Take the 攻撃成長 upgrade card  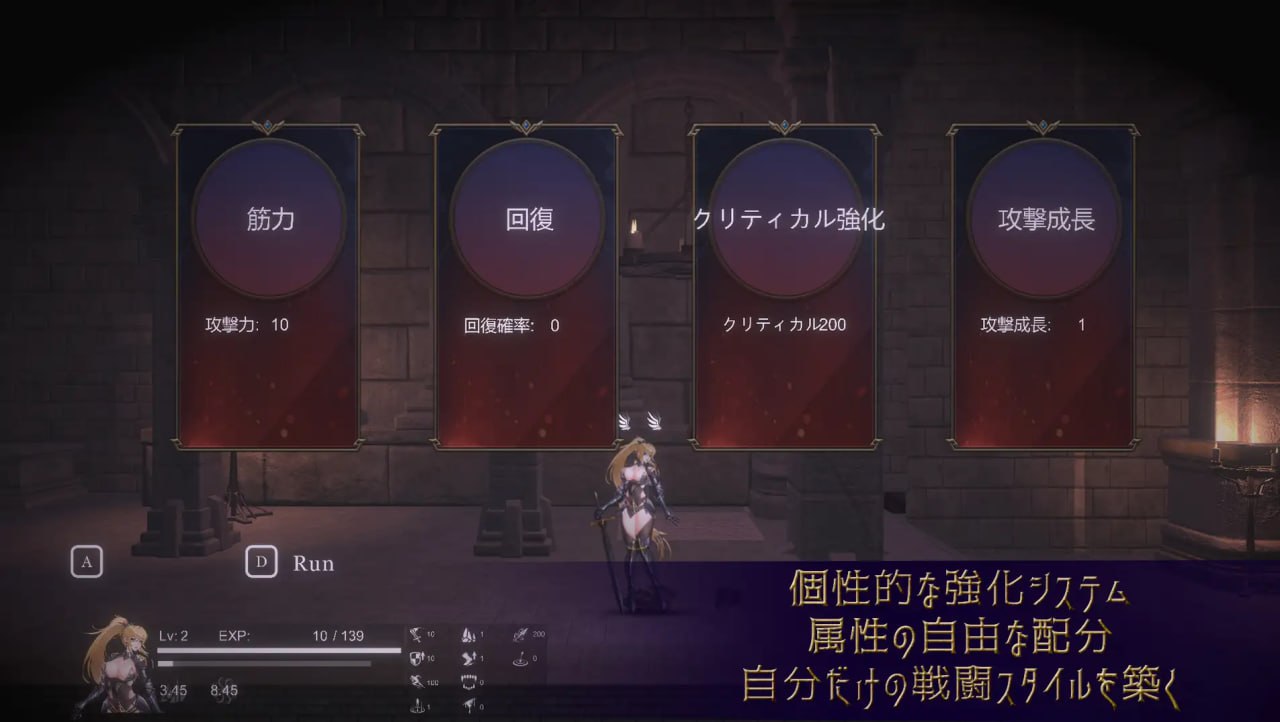click(1043, 286)
